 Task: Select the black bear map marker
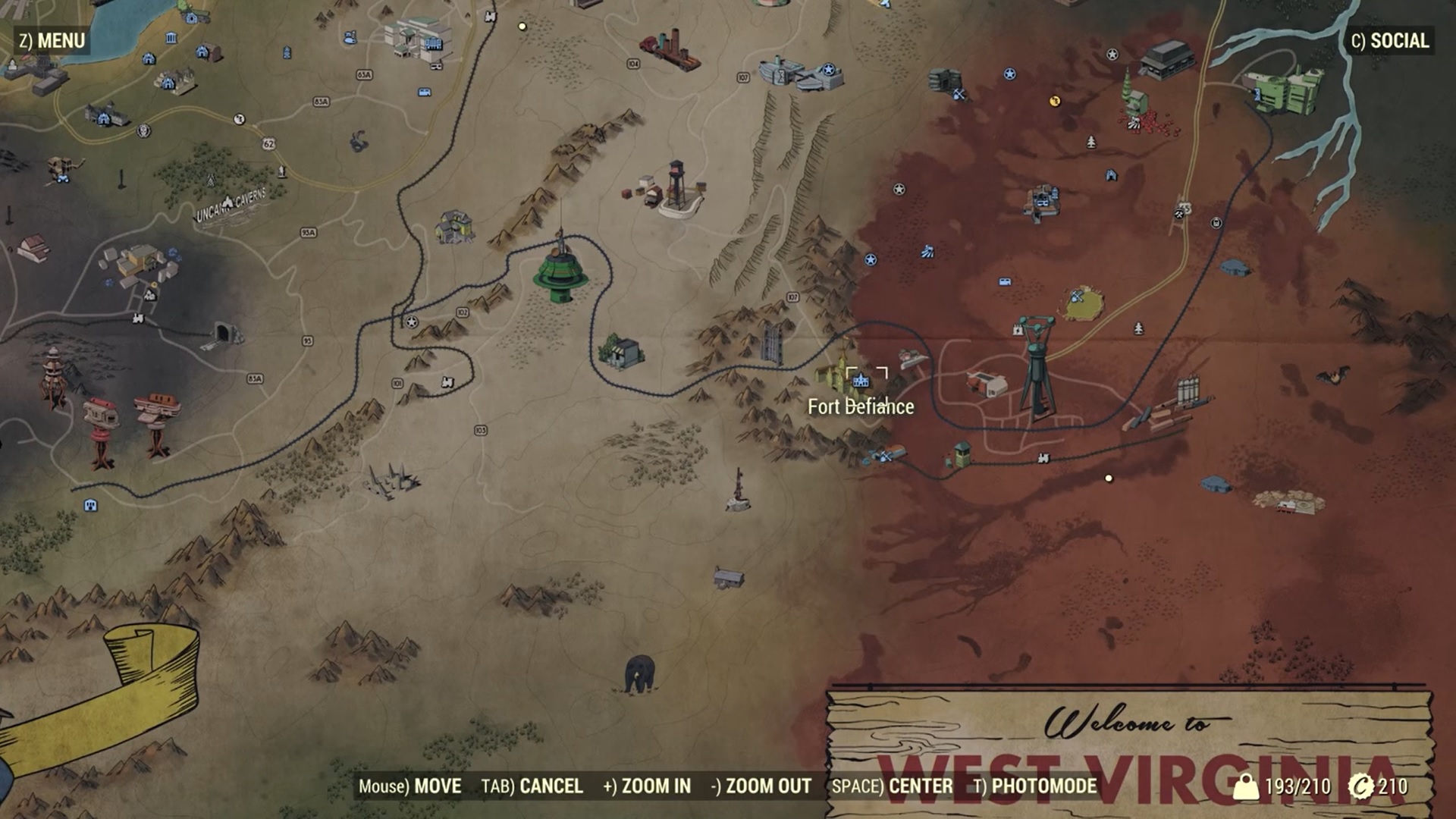(x=639, y=673)
